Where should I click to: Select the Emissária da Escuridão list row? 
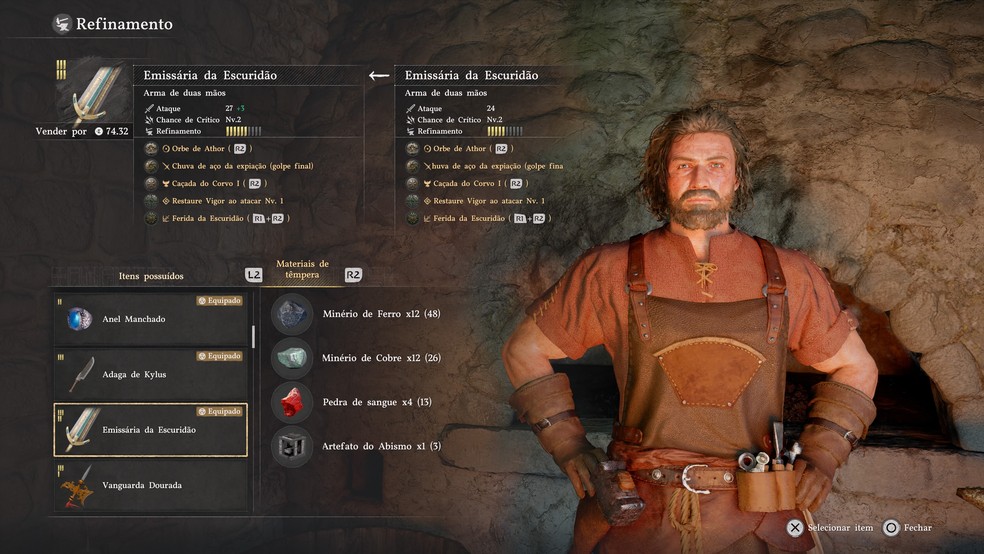coord(150,429)
